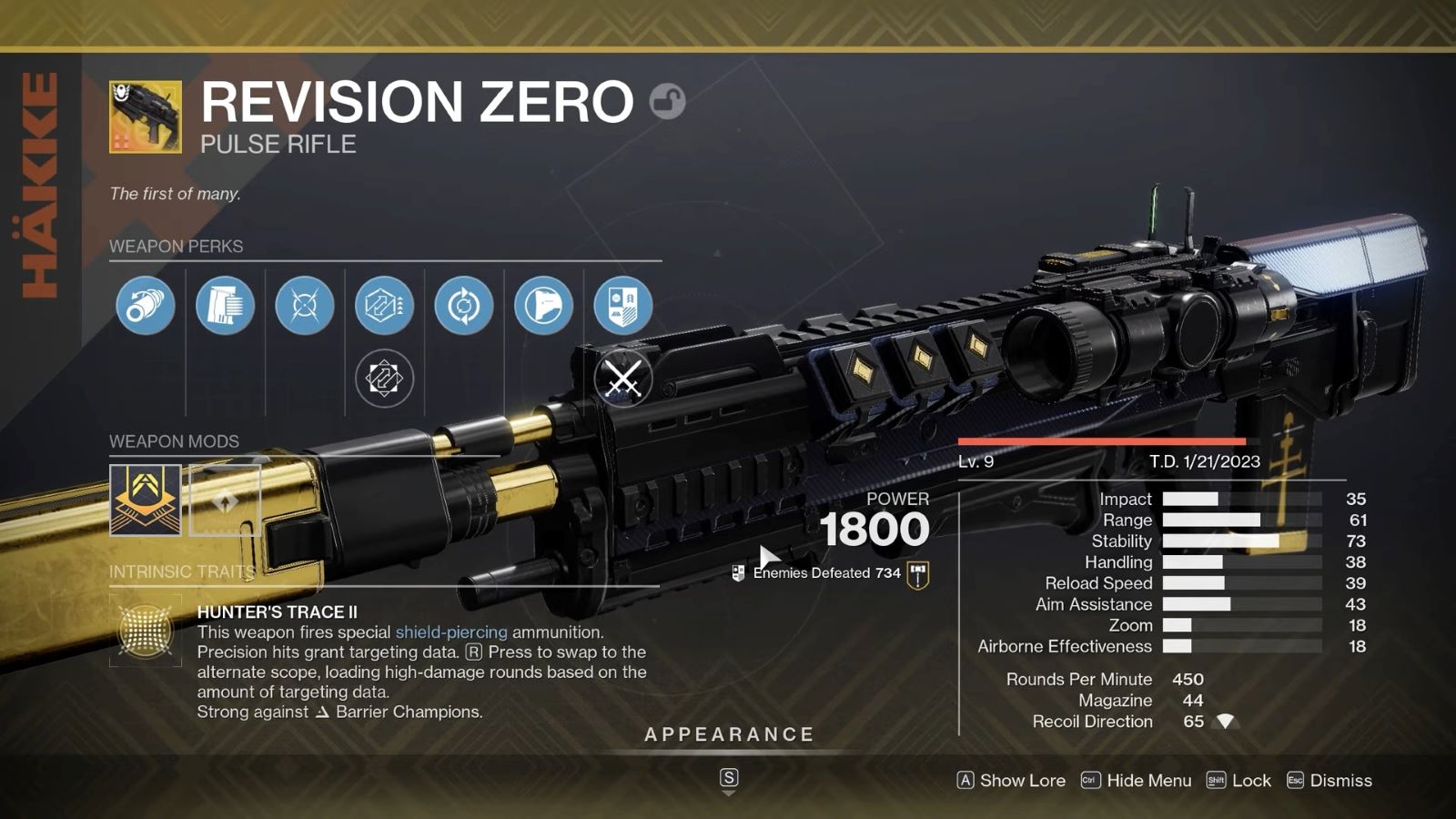
Task: Select the hexagonal arrows trait perk icon
Action: coord(383,307)
